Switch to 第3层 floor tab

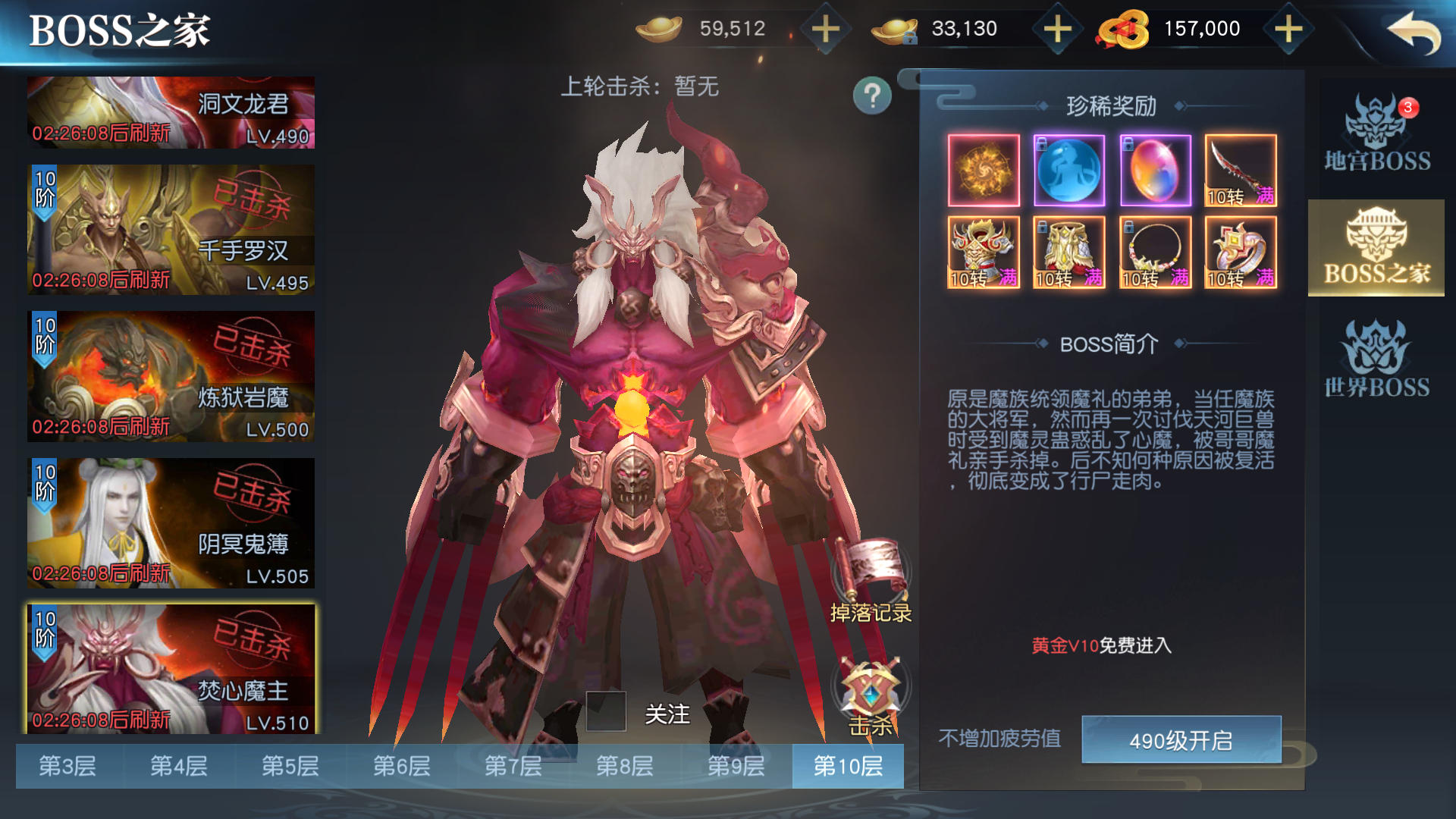tap(67, 766)
